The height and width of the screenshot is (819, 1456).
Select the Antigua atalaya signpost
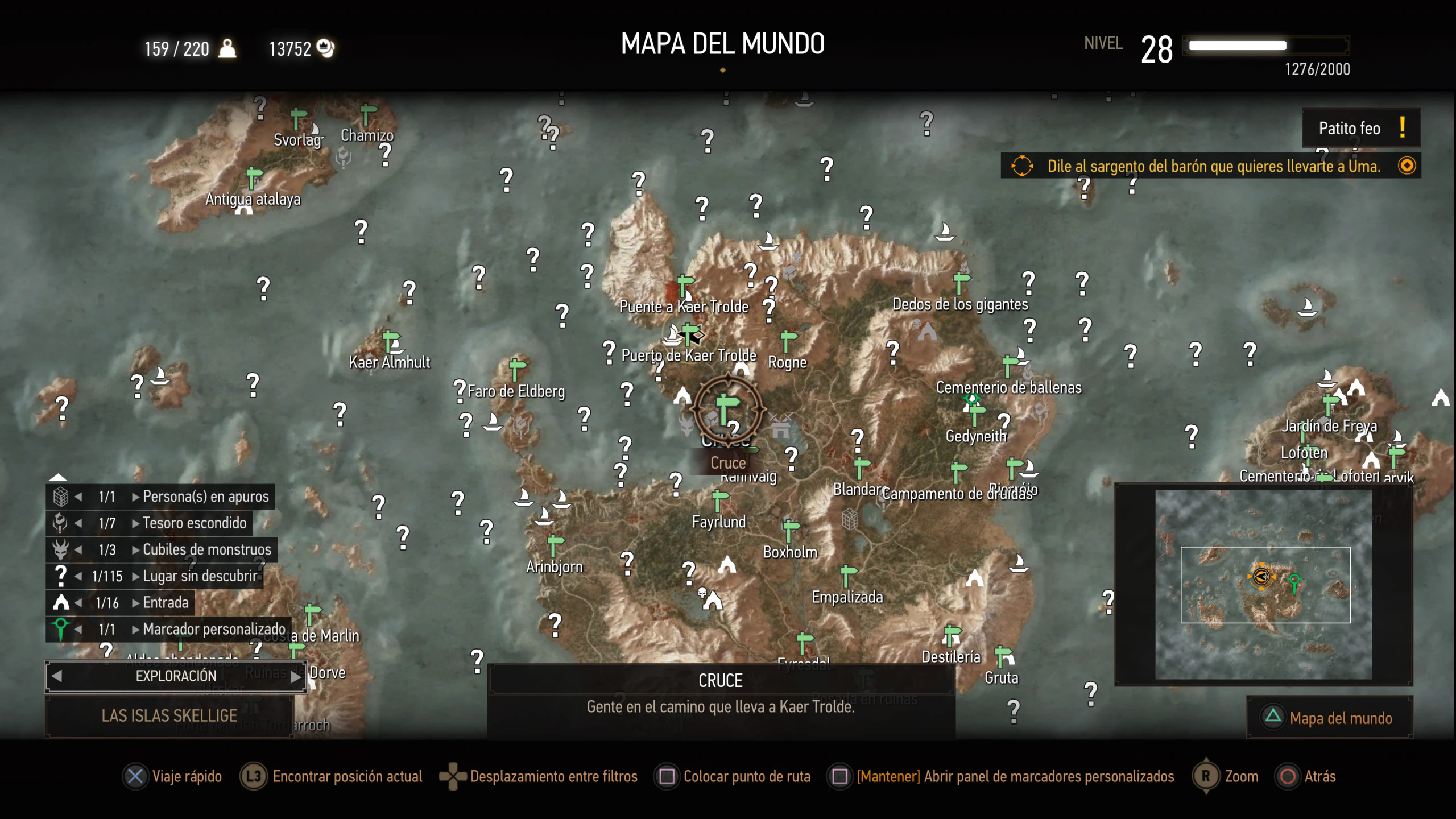[x=254, y=177]
